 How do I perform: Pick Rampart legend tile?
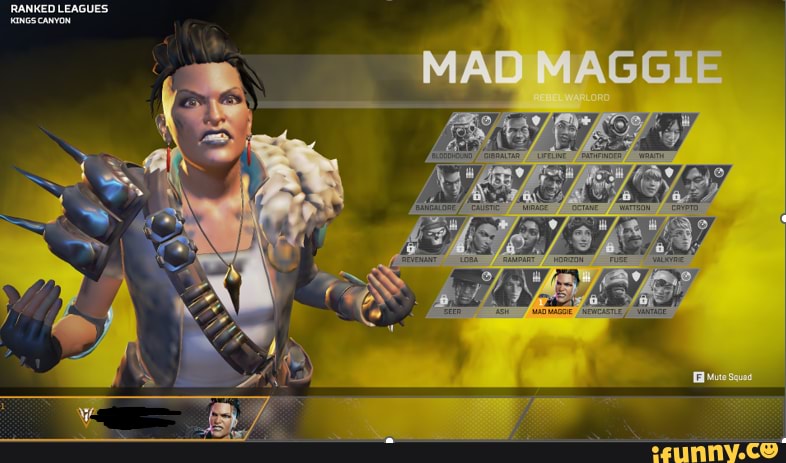[532, 240]
